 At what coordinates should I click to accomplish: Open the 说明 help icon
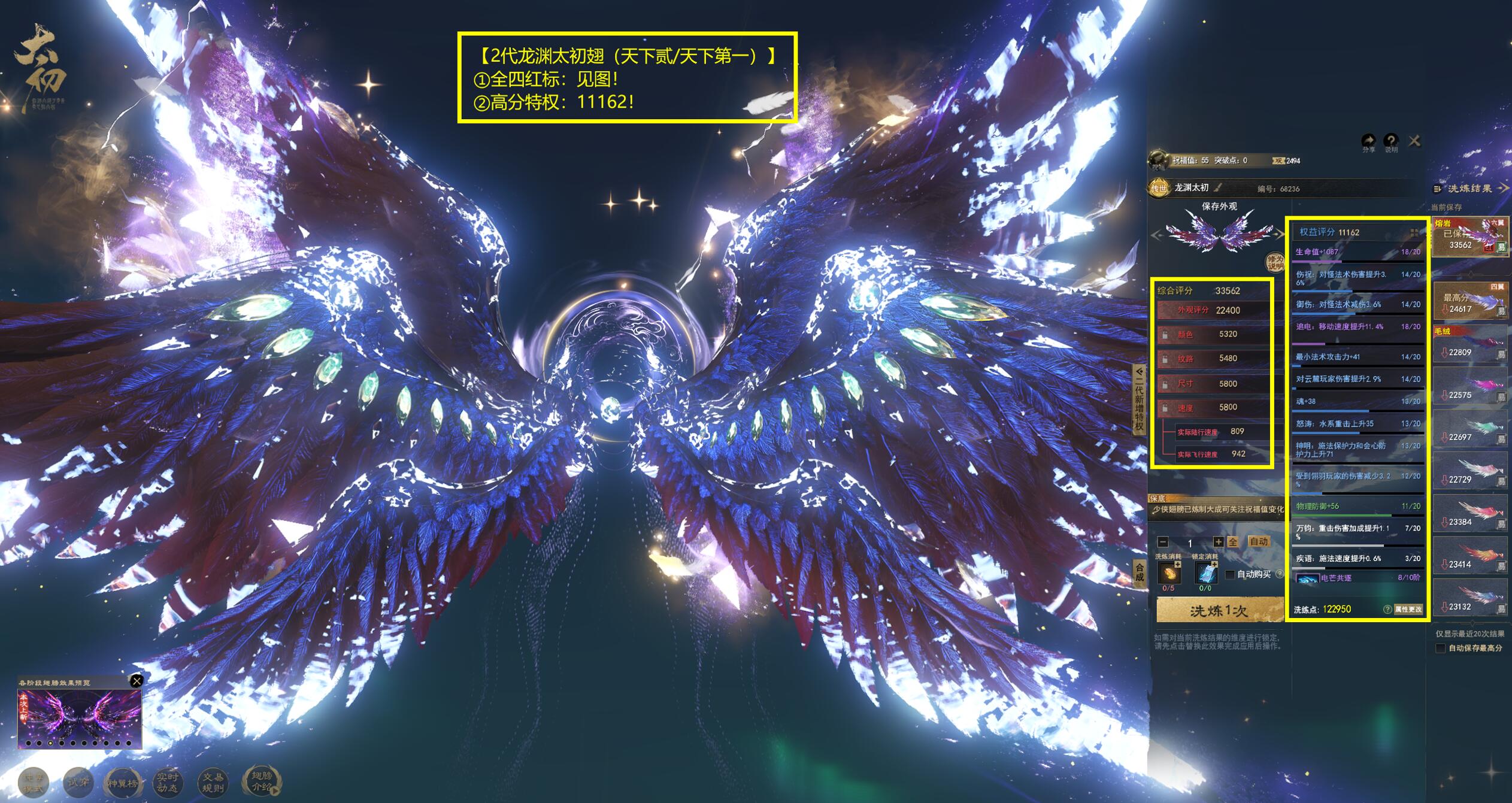(x=1391, y=143)
